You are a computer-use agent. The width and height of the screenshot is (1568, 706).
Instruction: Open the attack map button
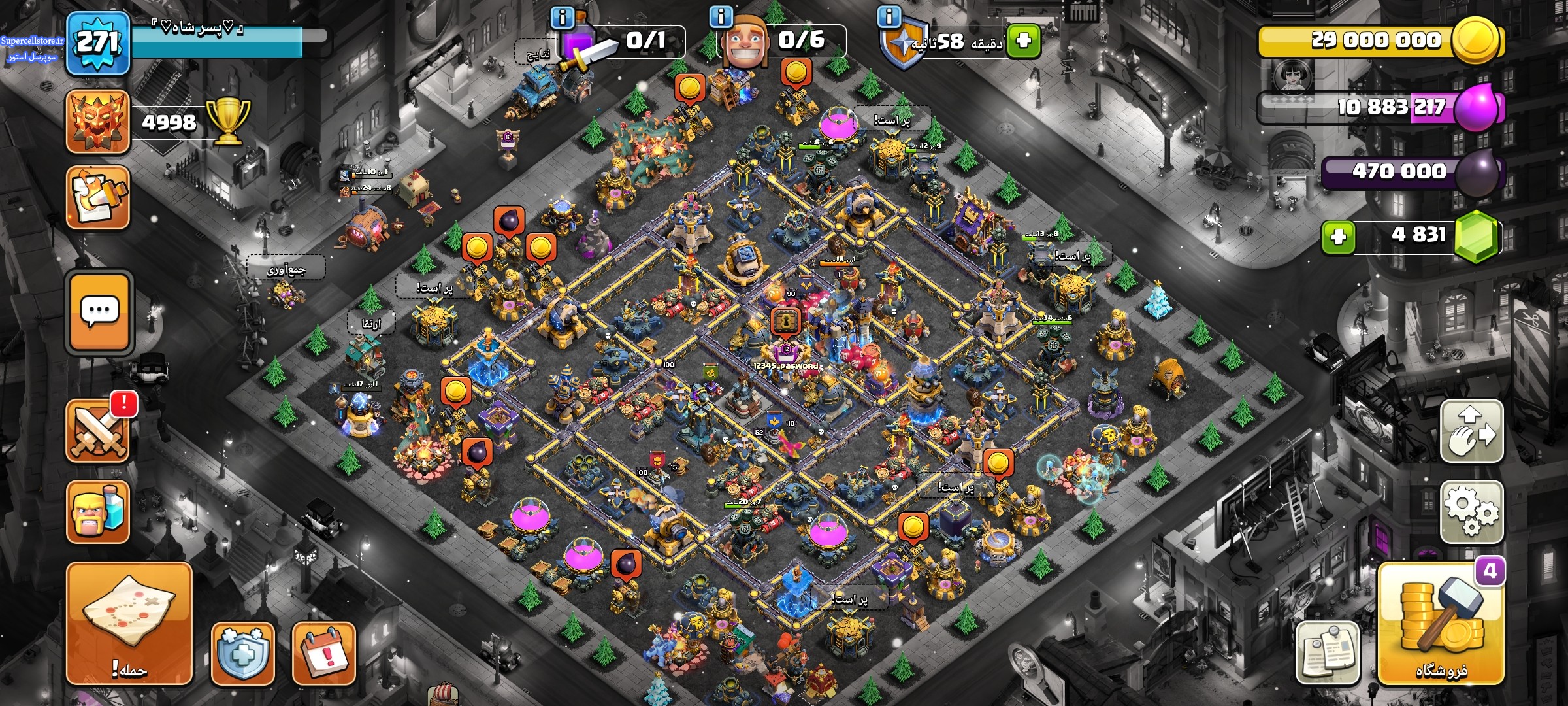pyautogui.click(x=129, y=623)
